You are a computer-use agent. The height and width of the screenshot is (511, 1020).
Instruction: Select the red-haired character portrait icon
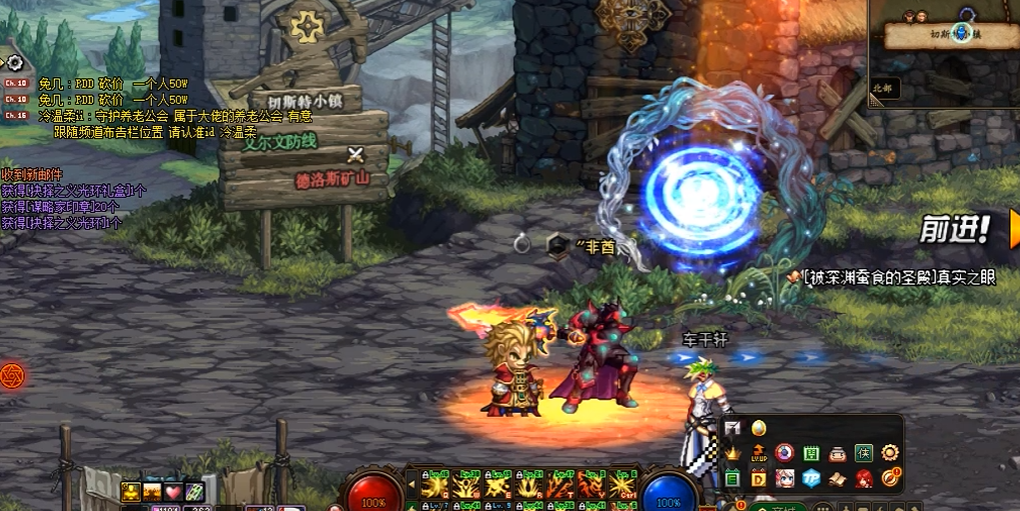point(863,478)
